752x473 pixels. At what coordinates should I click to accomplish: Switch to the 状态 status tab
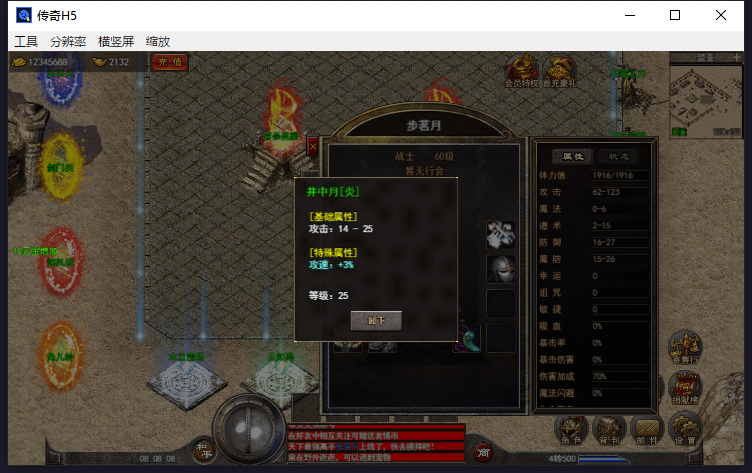click(618, 156)
